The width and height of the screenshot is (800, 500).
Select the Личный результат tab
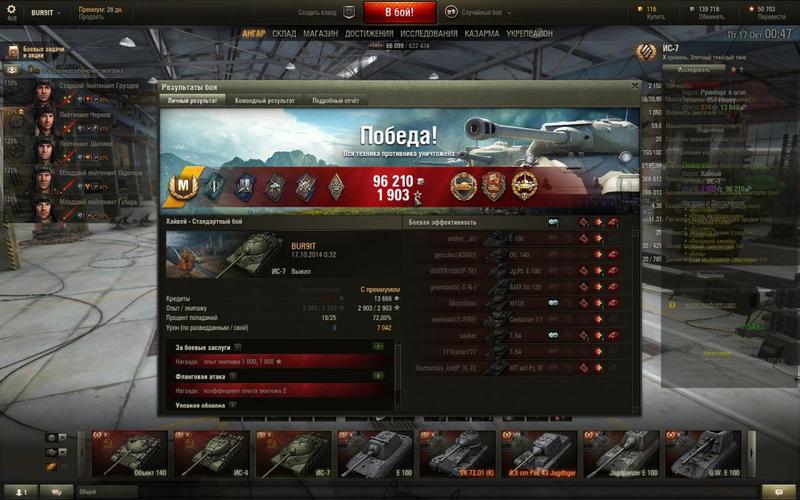click(x=192, y=101)
